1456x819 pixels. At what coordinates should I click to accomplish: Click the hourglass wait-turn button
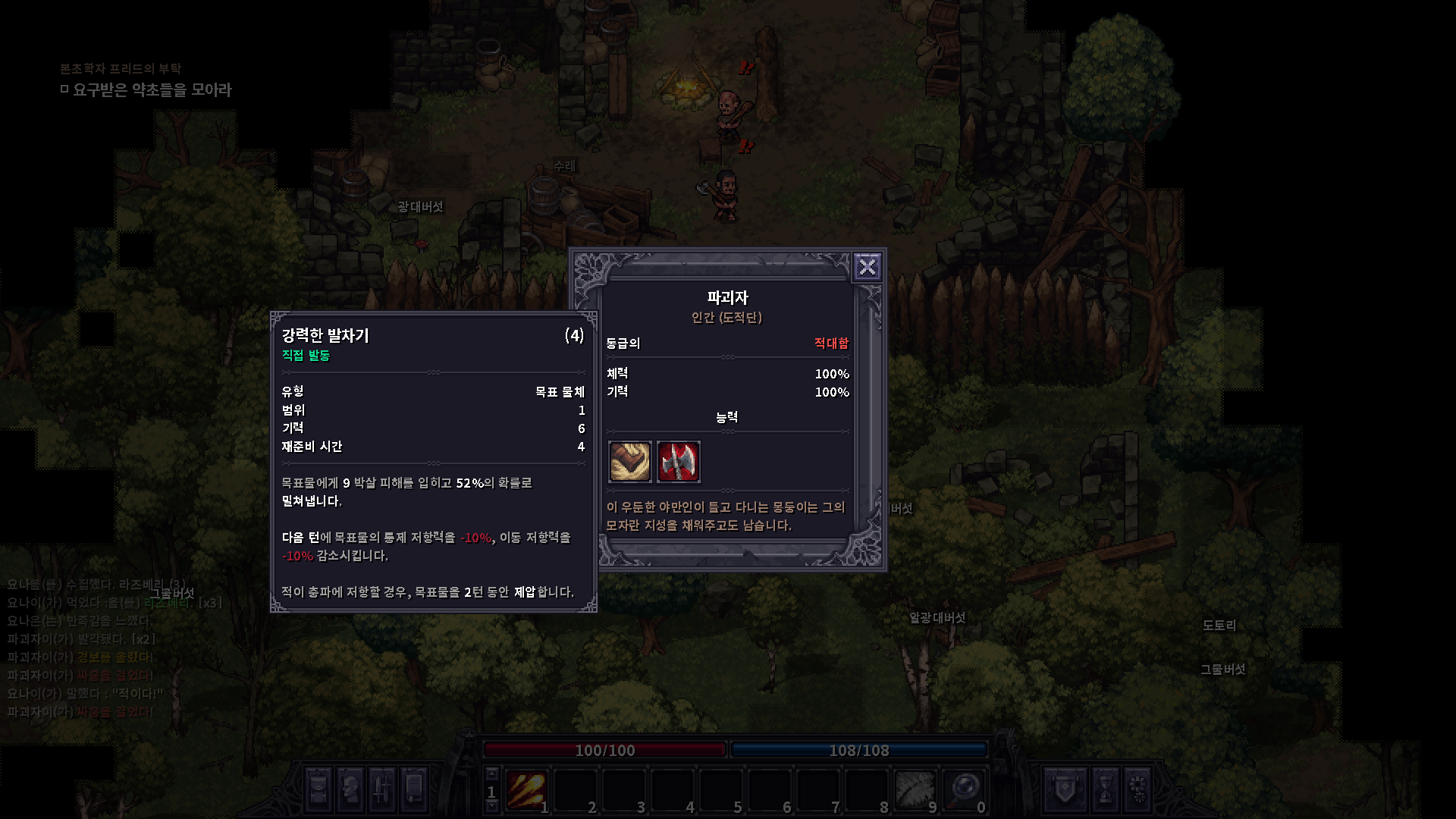click(1105, 789)
